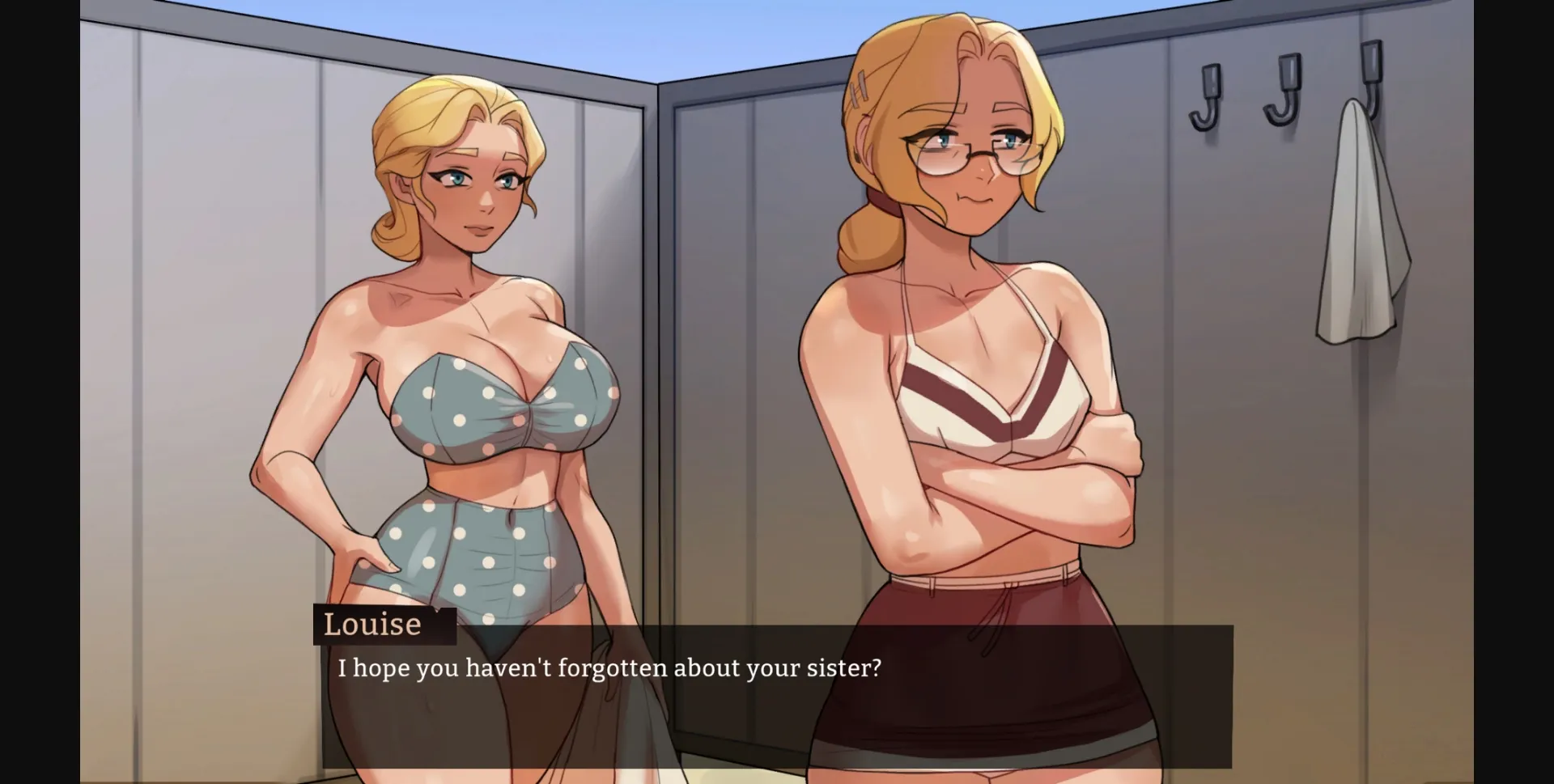Click Louise's ponytail
Viewport: 1554px width, 784px height.
click(870, 243)
